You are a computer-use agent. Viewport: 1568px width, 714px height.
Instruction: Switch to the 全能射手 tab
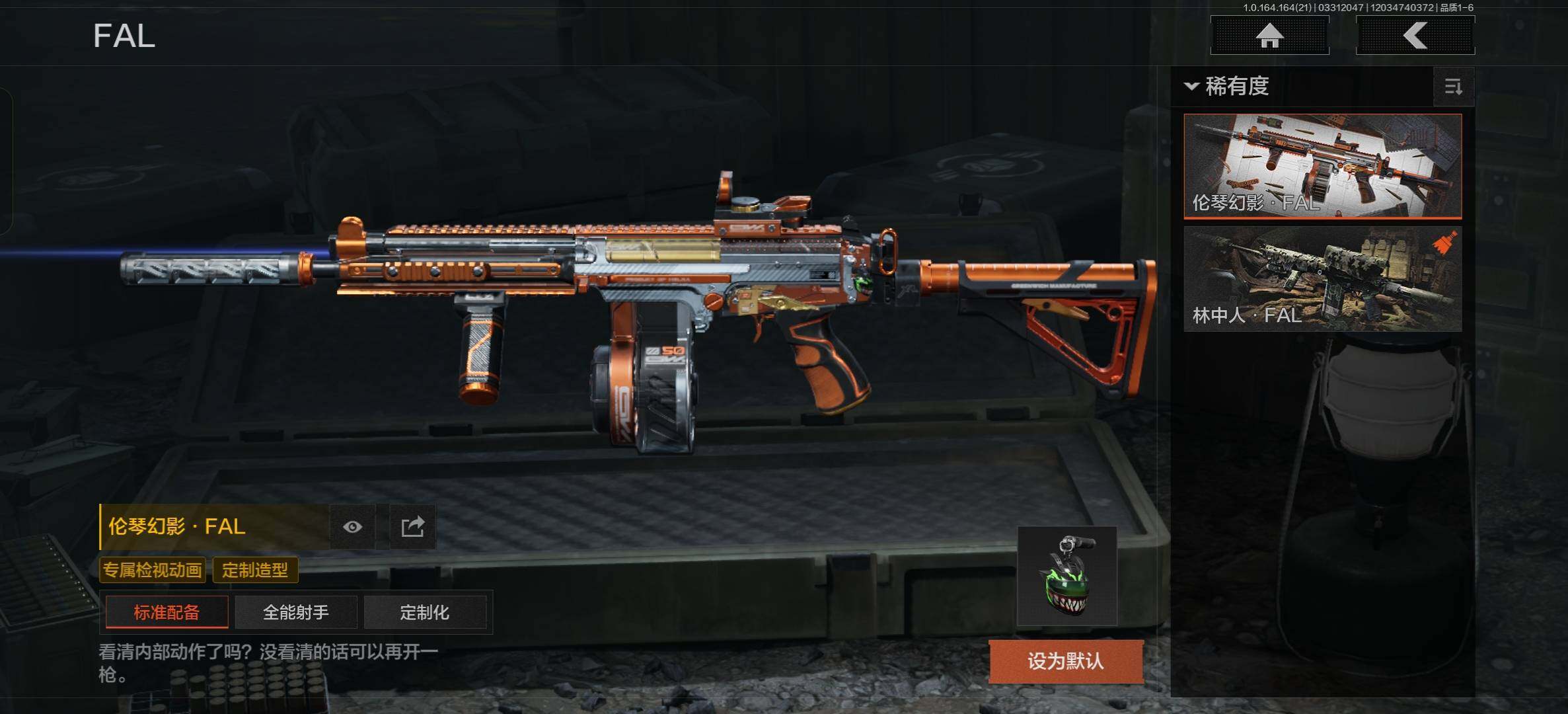coord(295,612)
